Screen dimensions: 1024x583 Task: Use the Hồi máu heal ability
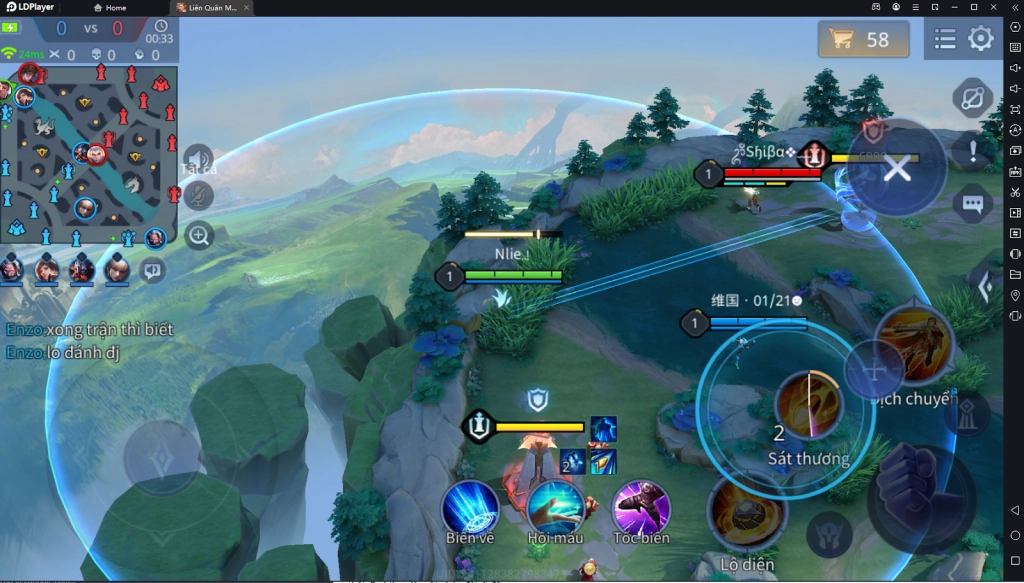click(556, 508)
